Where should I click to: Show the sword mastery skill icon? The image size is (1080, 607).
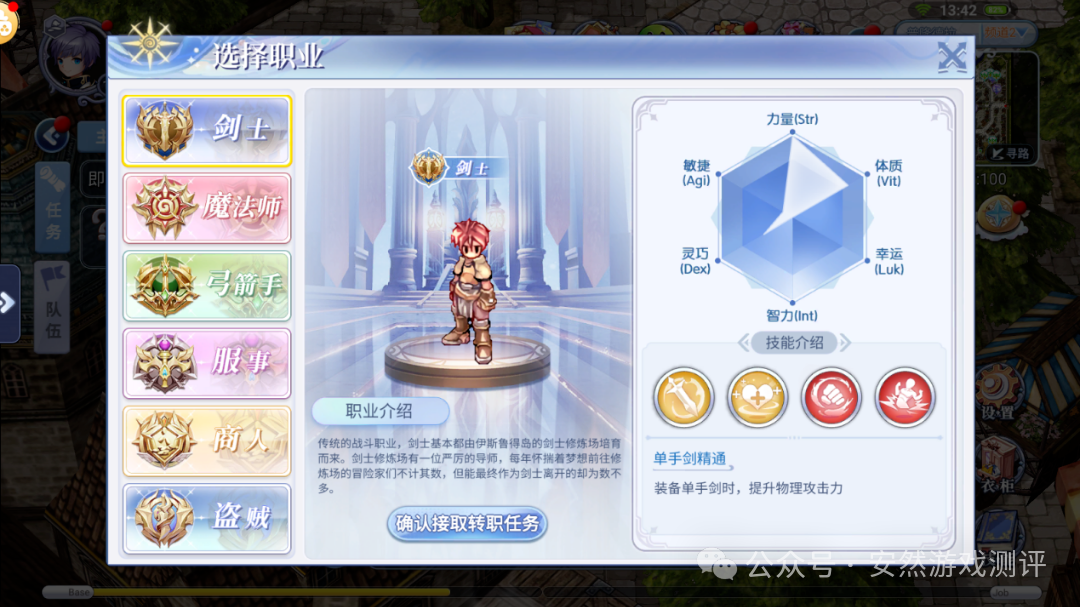[683, 396]
